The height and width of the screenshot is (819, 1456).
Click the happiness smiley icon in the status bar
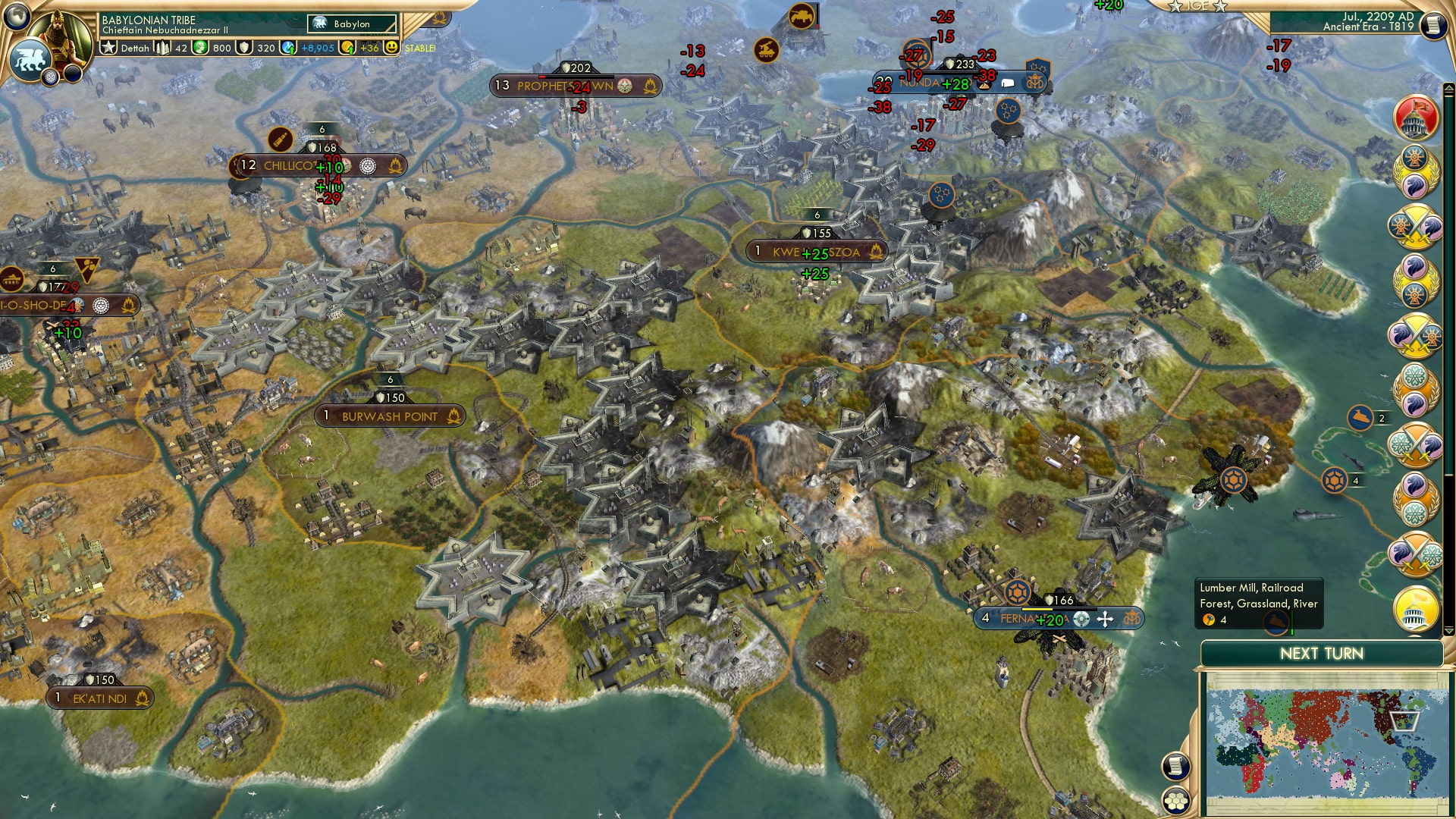coord(390,47)
